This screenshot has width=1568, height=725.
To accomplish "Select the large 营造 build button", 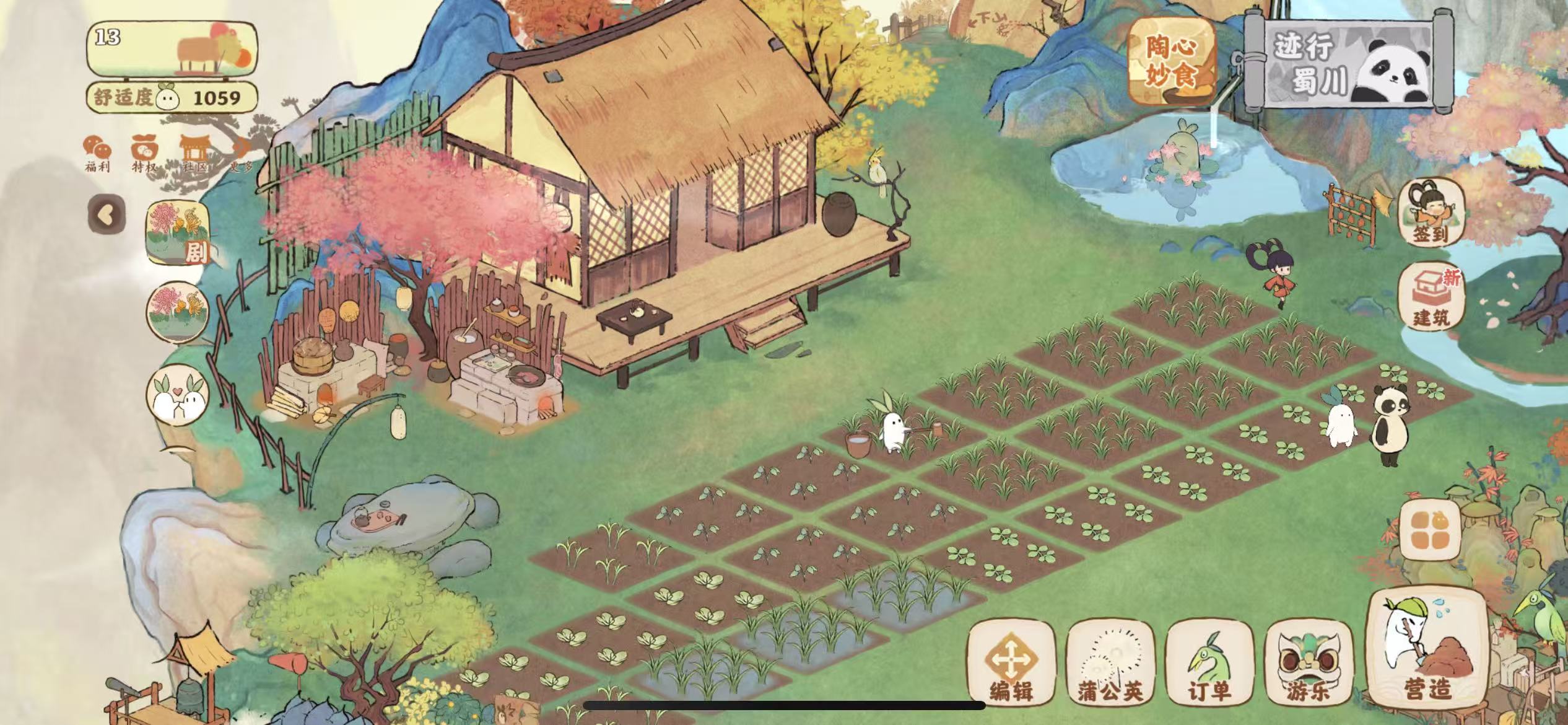I will click(1427, 651).
